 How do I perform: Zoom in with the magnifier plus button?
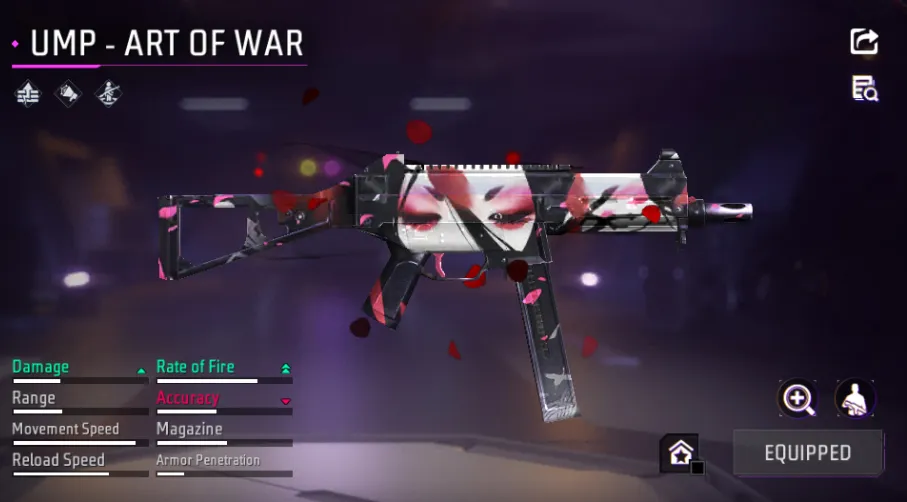click(x=797, y=399)
